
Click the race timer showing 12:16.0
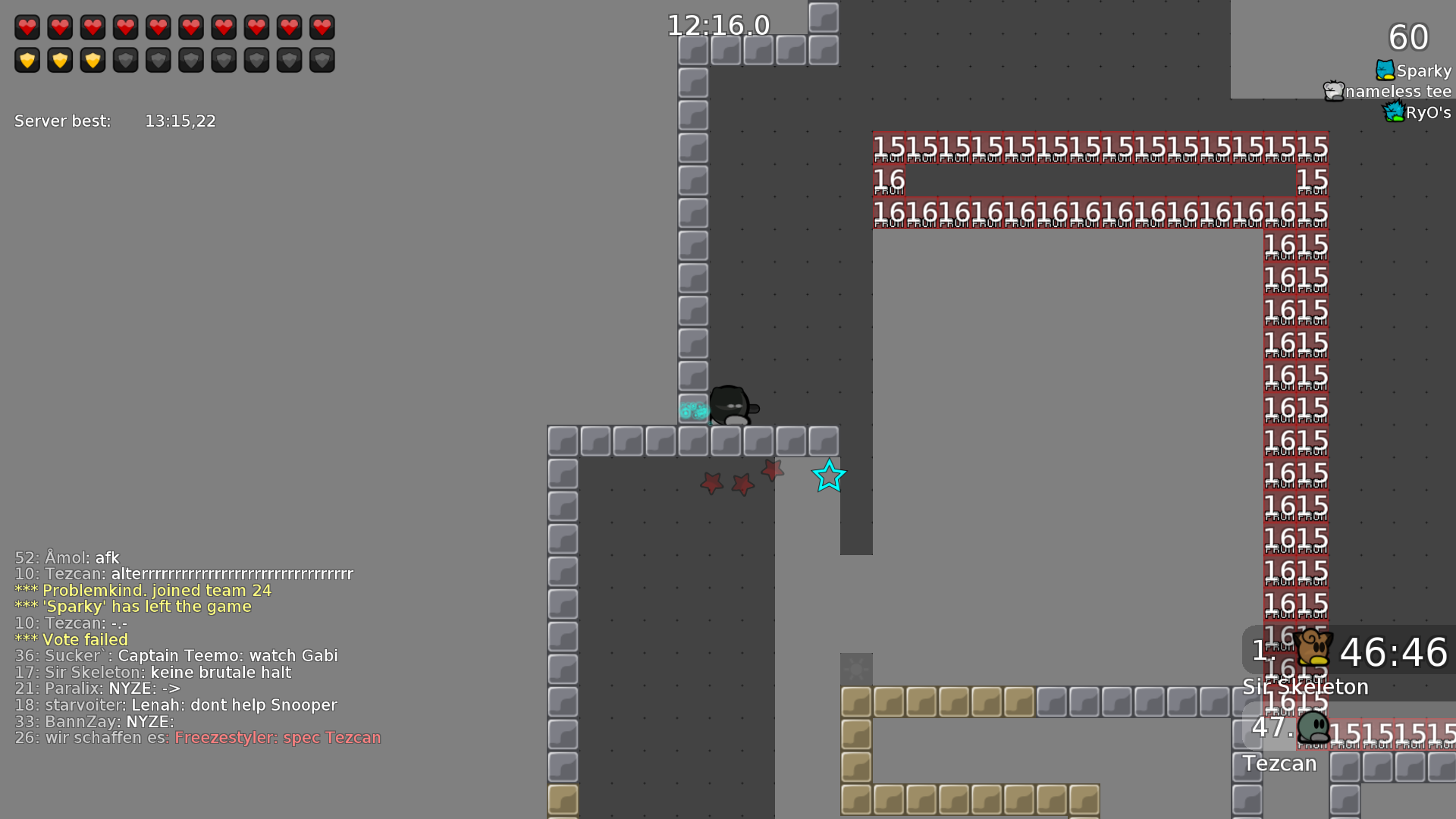pyautogui.click(x=717, y=25)
